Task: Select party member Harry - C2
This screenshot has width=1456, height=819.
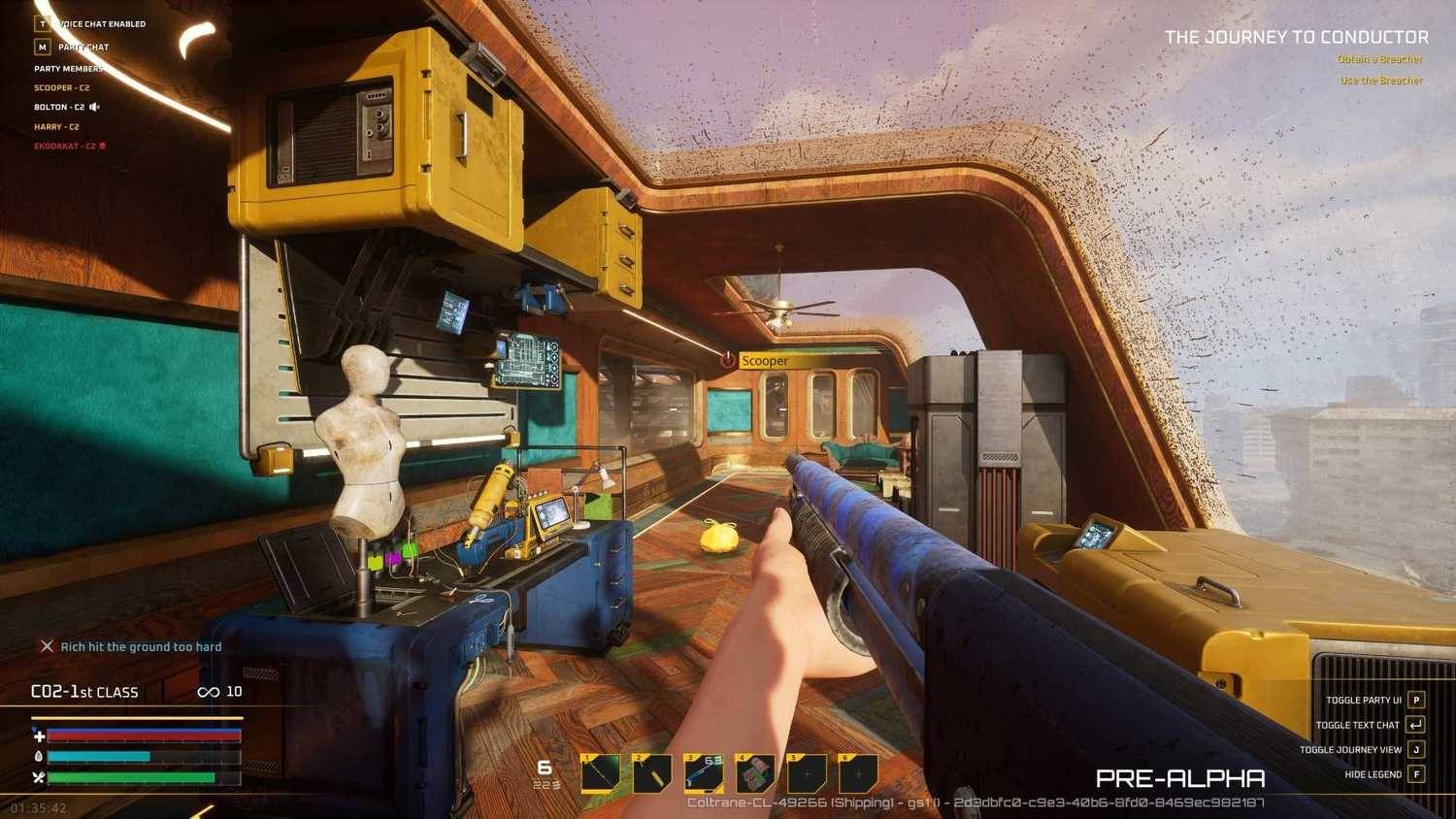Action: coord(56,127)
